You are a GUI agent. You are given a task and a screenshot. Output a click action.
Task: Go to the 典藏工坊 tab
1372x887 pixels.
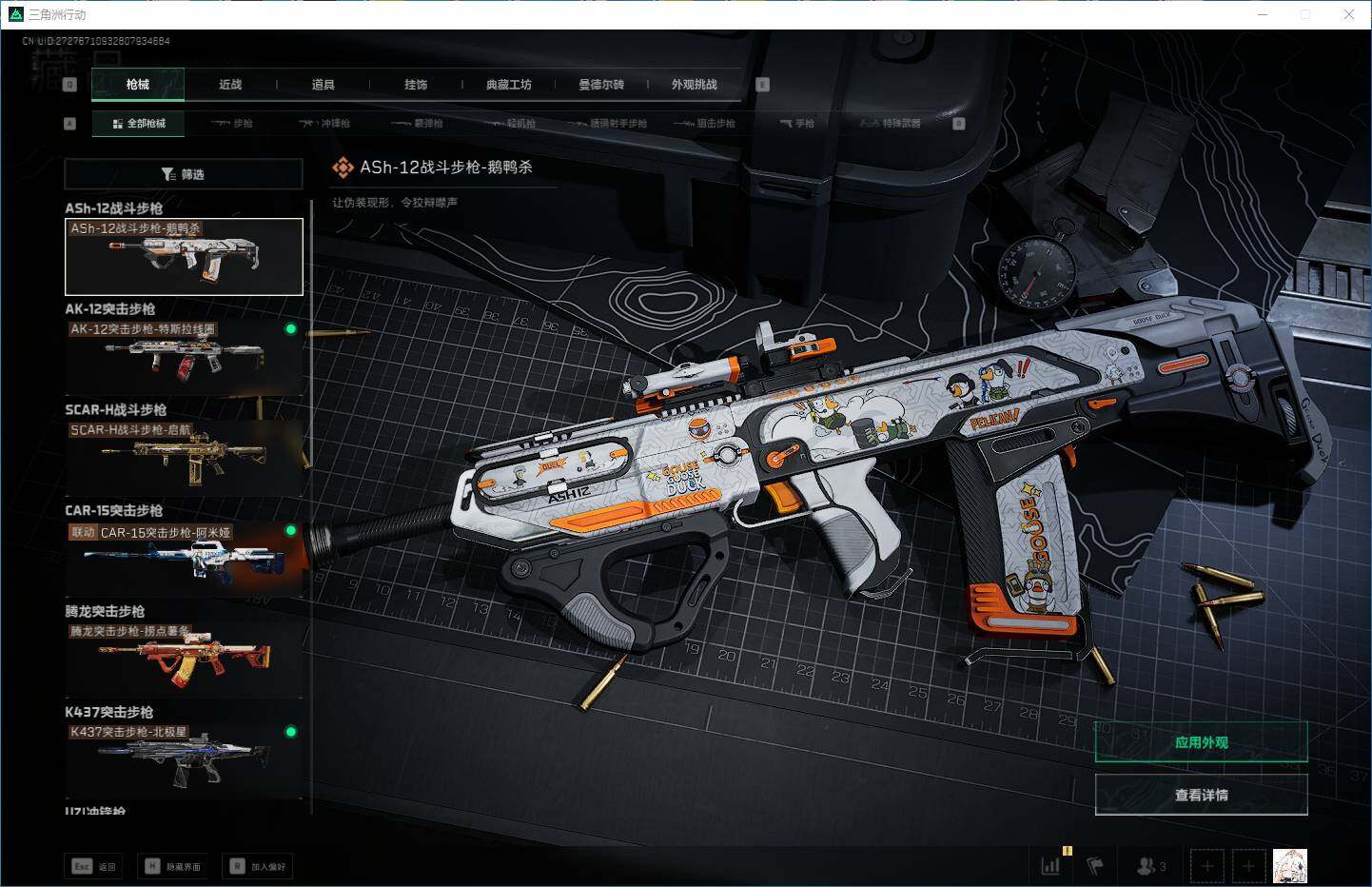pyautogui.click(x=508, y=85)
